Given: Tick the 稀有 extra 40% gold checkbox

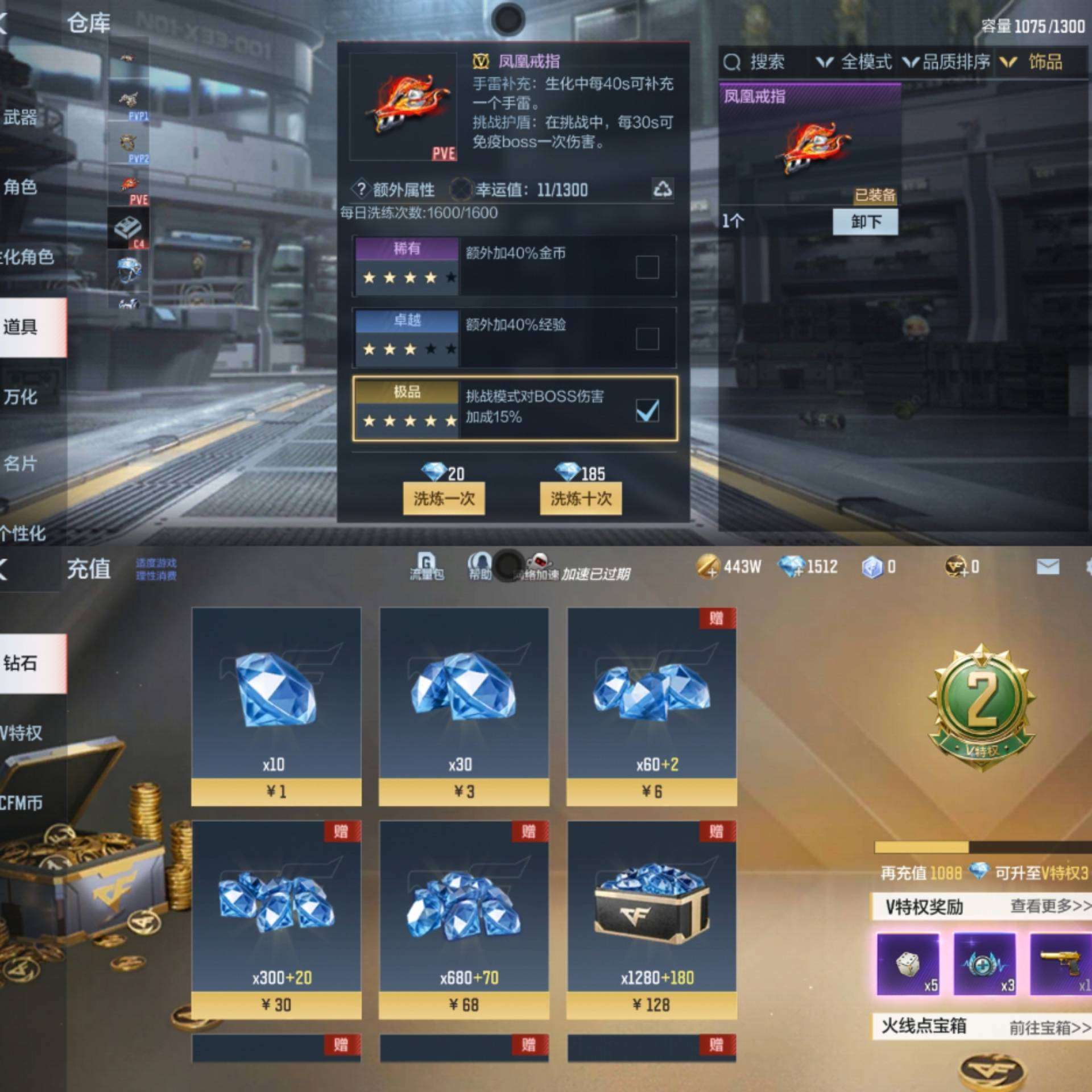Looking at the screenshot, I should (647, 267).
